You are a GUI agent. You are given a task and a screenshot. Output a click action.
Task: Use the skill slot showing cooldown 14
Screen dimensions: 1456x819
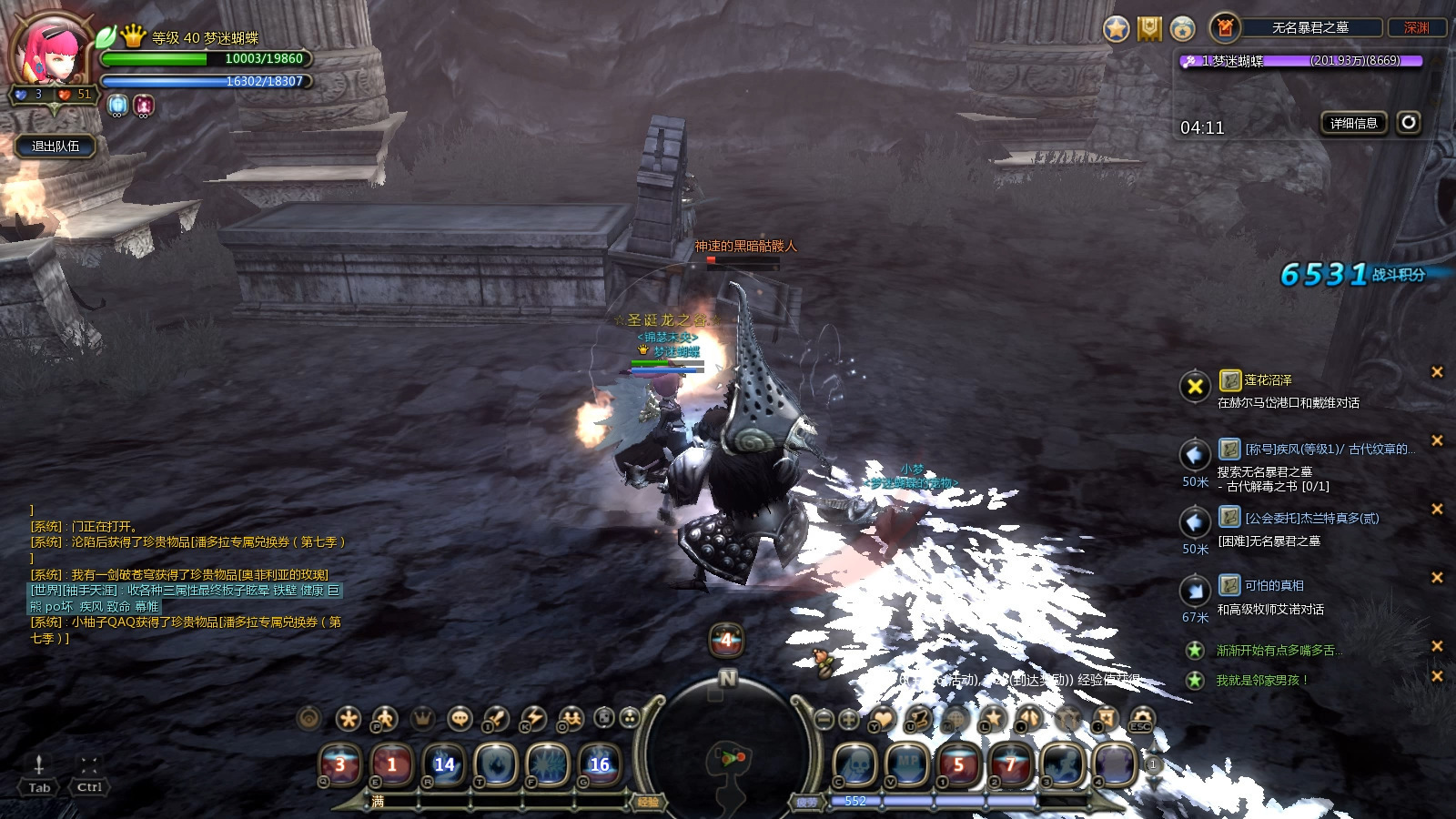pos(444,764)
